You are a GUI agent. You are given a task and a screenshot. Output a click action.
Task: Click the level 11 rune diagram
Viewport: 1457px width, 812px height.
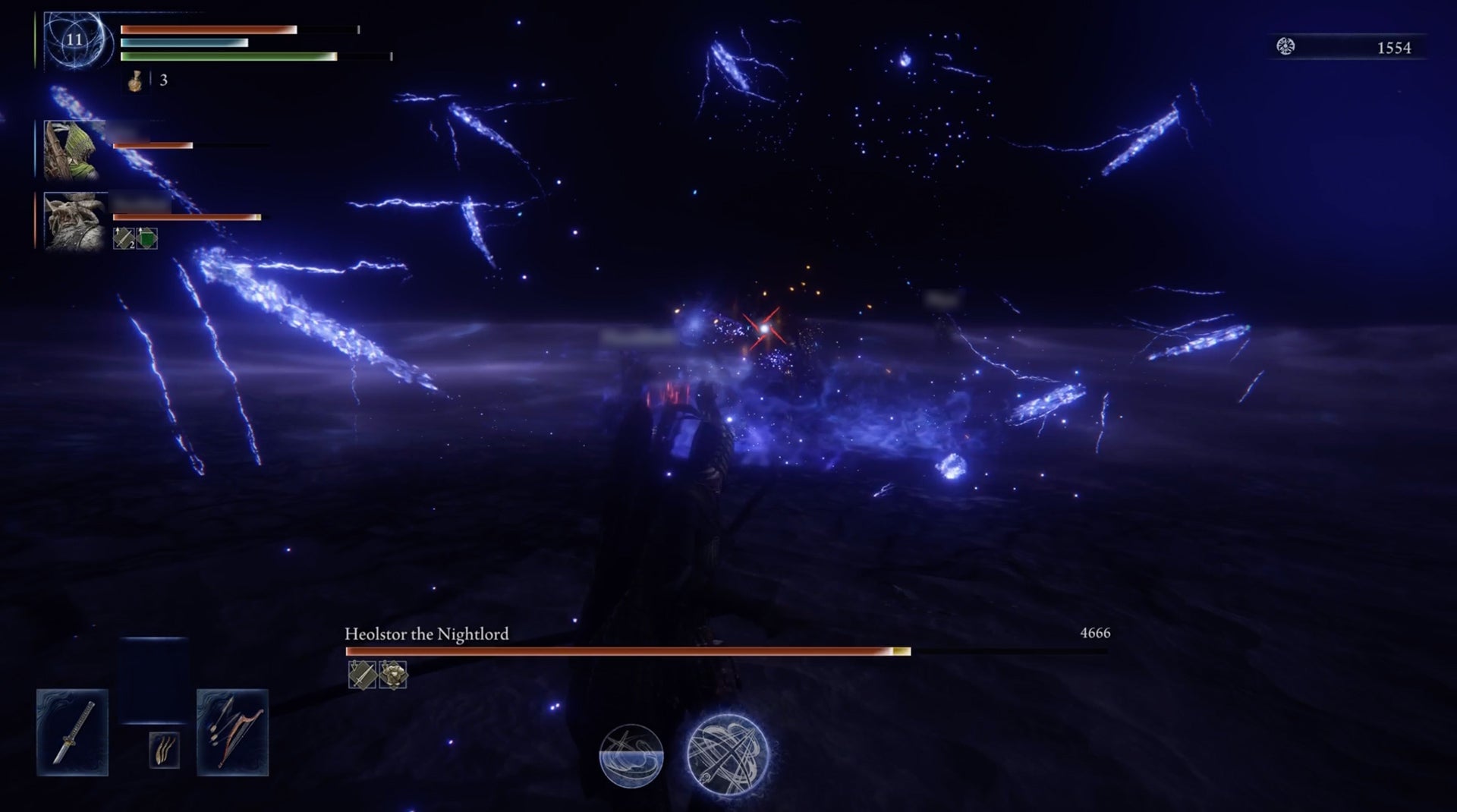pyautogui.click(x=74, y=41)
